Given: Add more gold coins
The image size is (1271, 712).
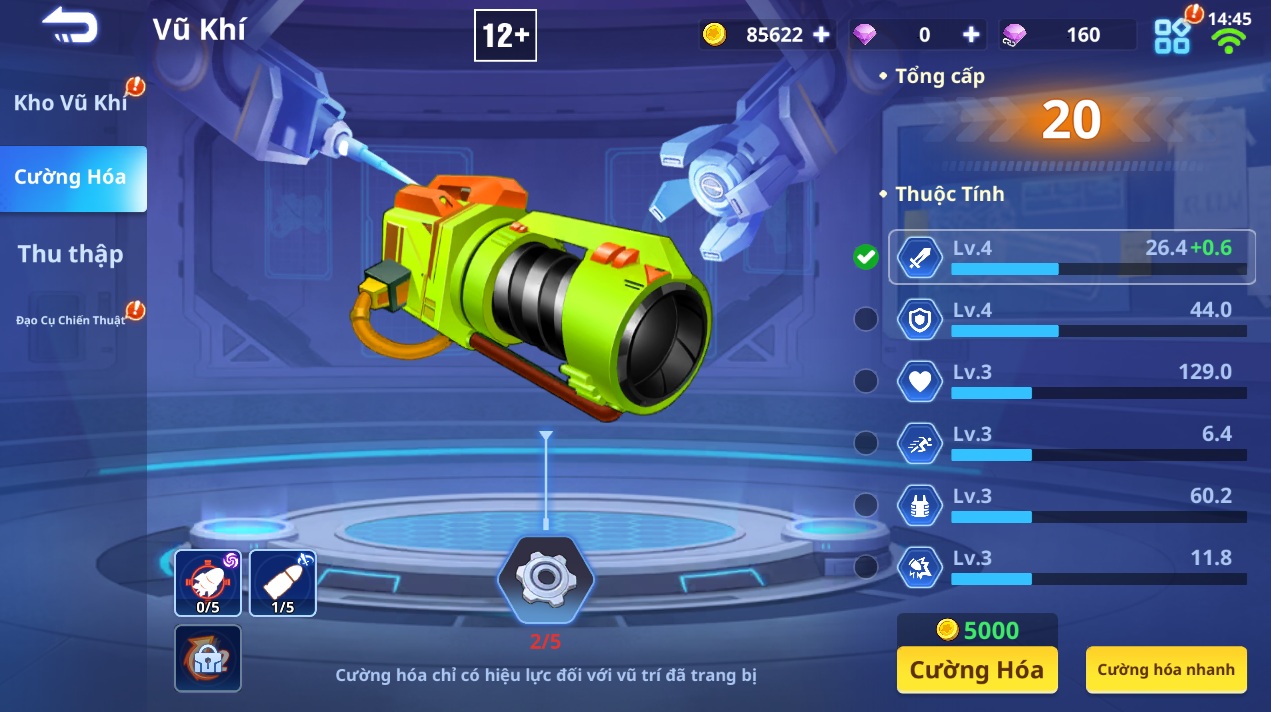Looking at the screenshot, I should tap(821, 35).
